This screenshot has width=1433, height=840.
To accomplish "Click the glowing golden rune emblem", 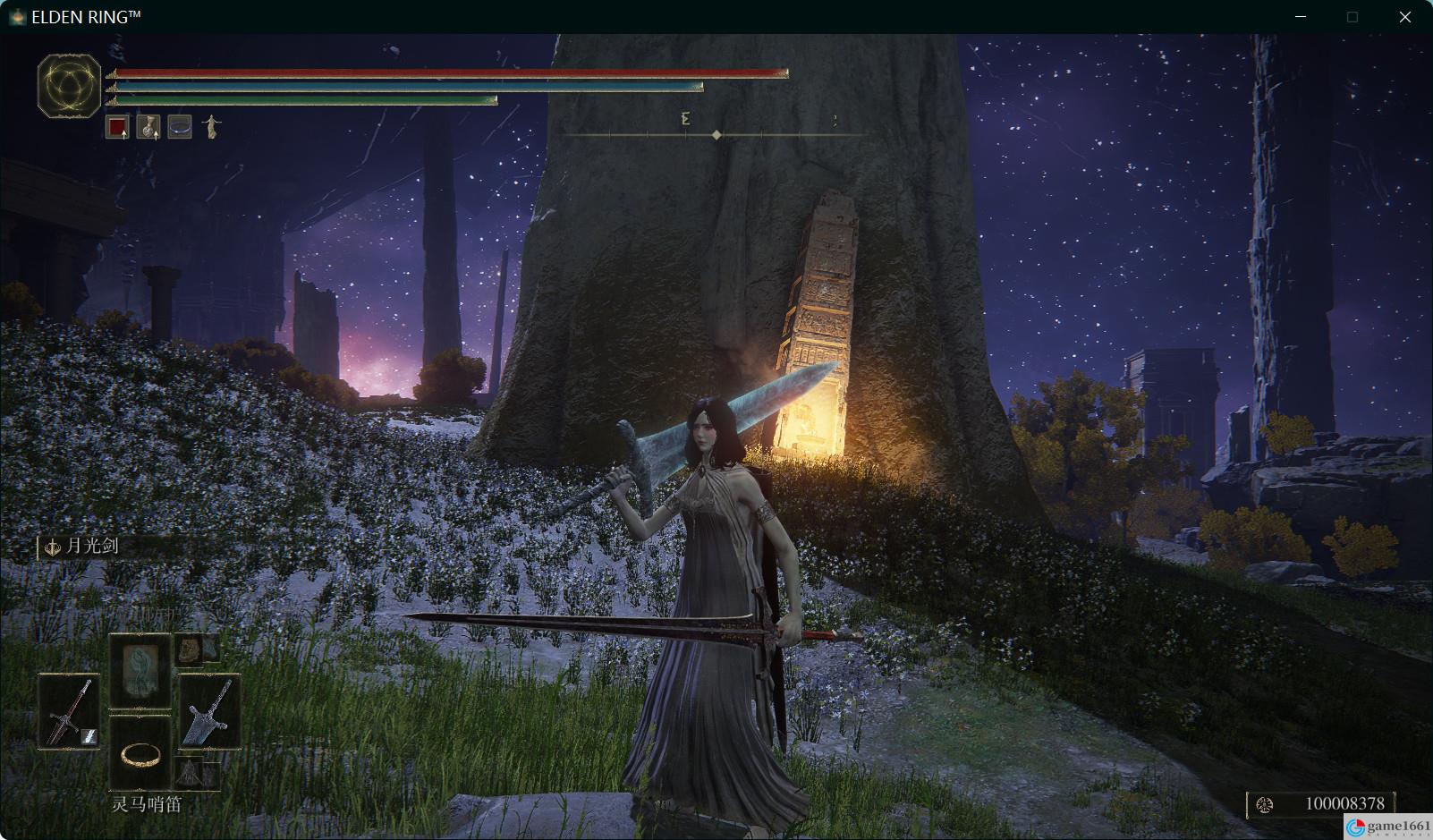I will [69, 86].
